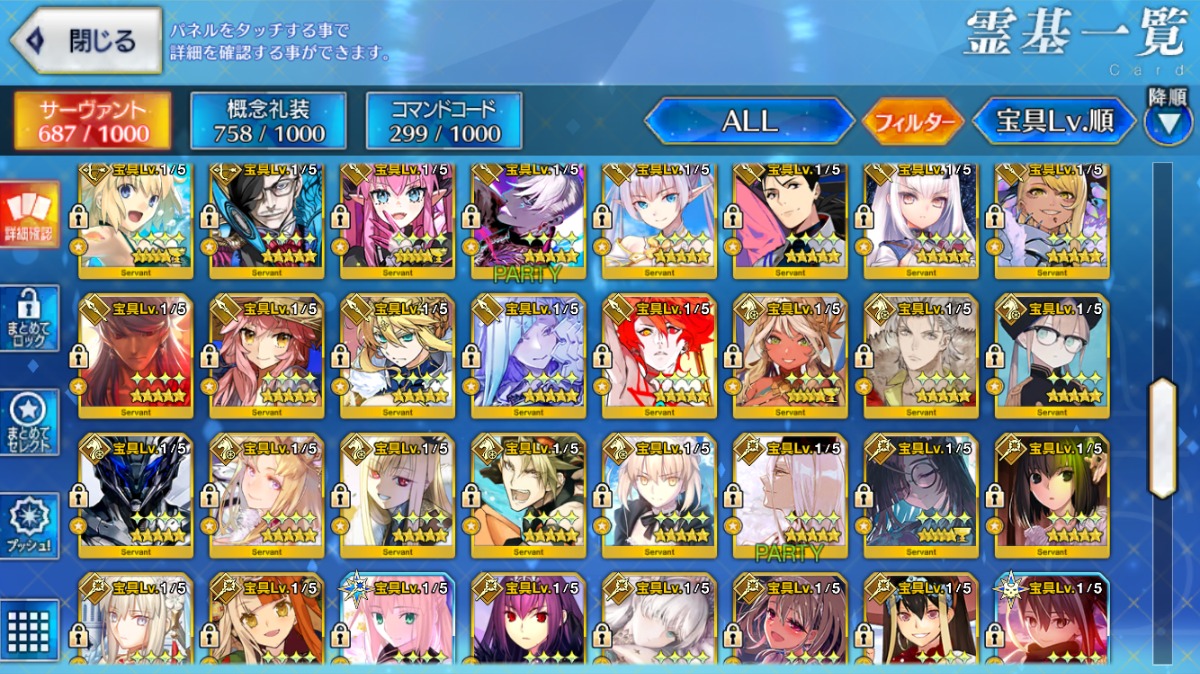Open the フィルター options
This screenshot has width=1200, height=674.
coord(912,122)
